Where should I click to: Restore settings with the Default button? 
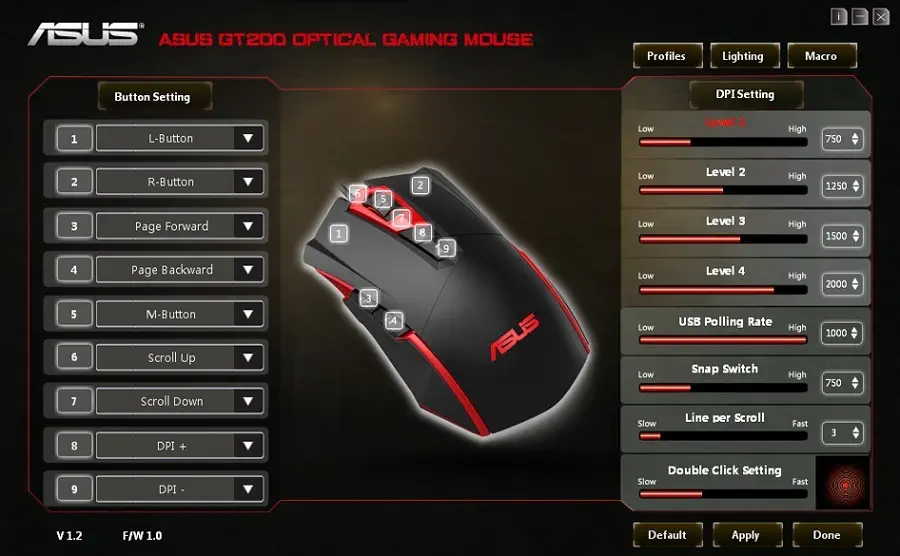tap(666, 535)
